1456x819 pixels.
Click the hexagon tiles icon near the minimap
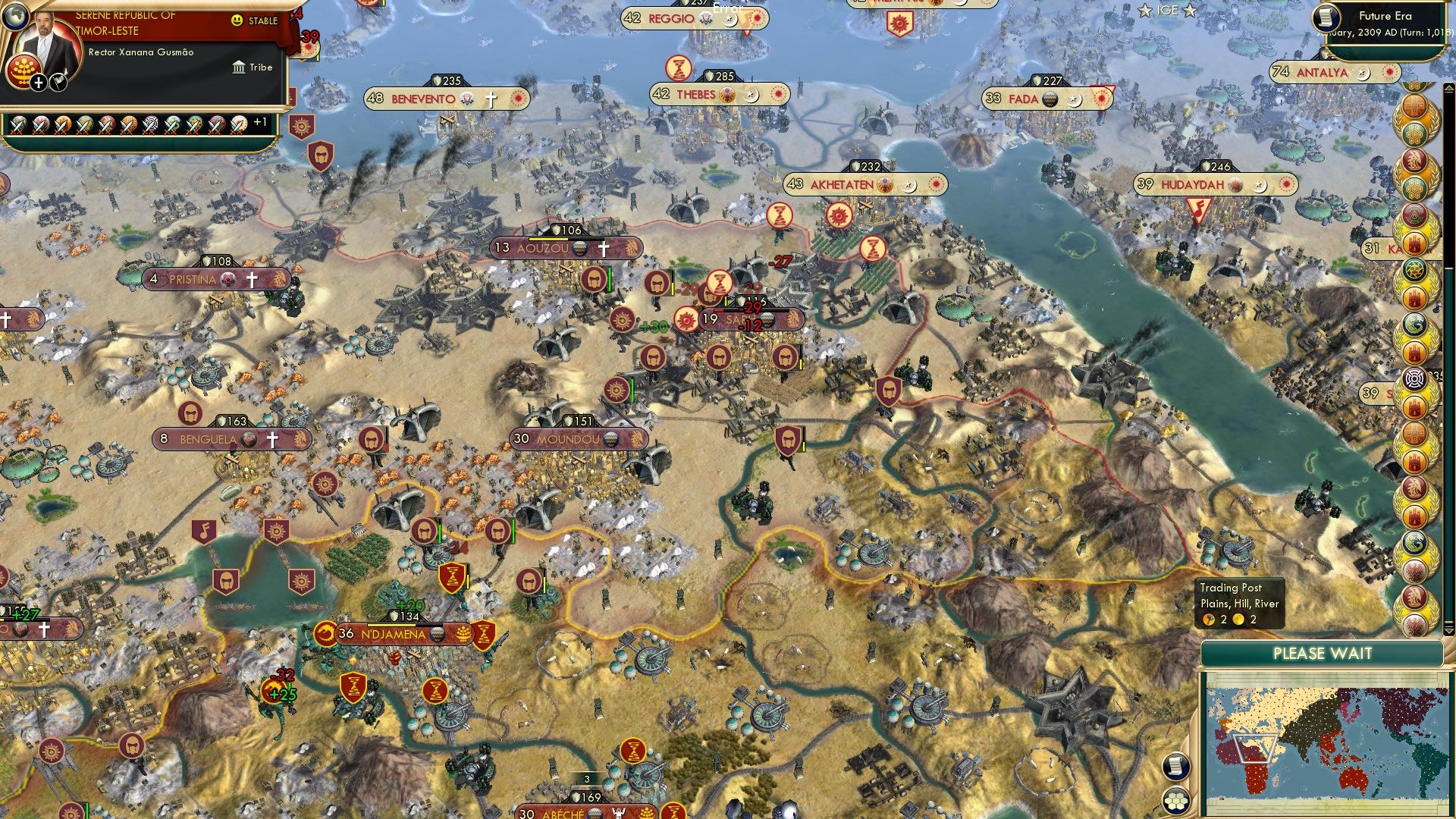pos(1175,802)
